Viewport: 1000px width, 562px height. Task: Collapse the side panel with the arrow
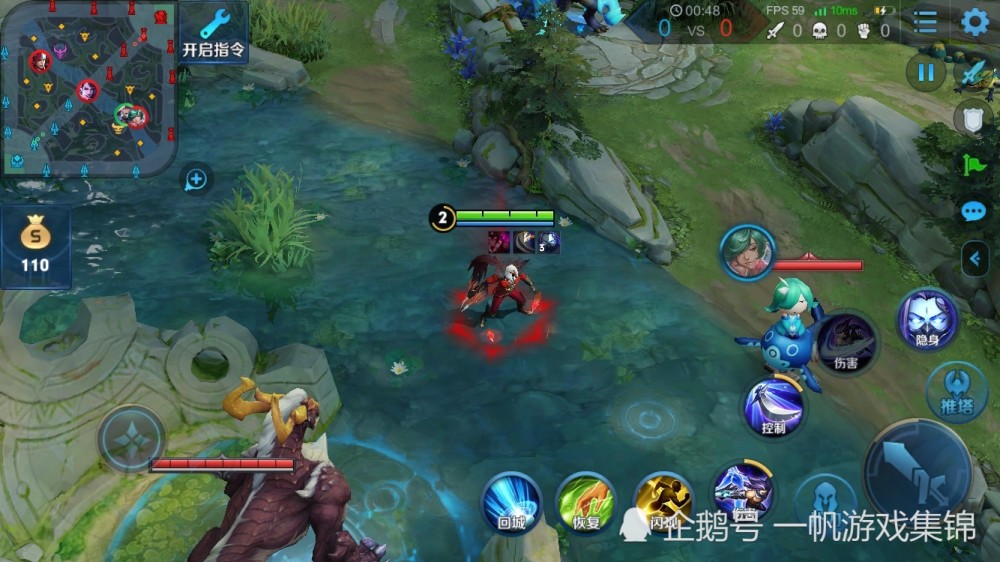[975, 259]
